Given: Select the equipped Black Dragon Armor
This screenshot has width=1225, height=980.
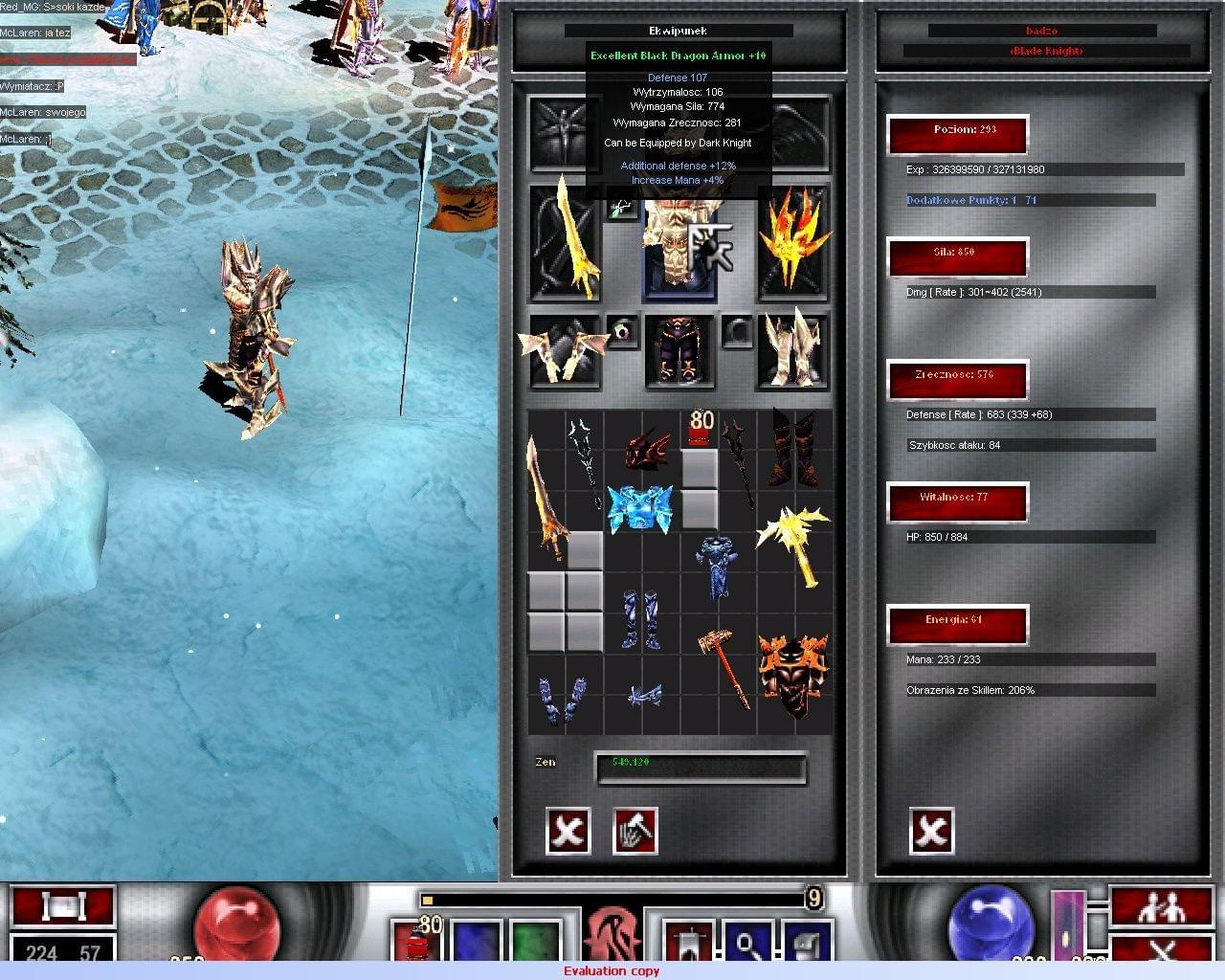Looking at the screenshot, I should pyautogui.click(x=679, y=251).
